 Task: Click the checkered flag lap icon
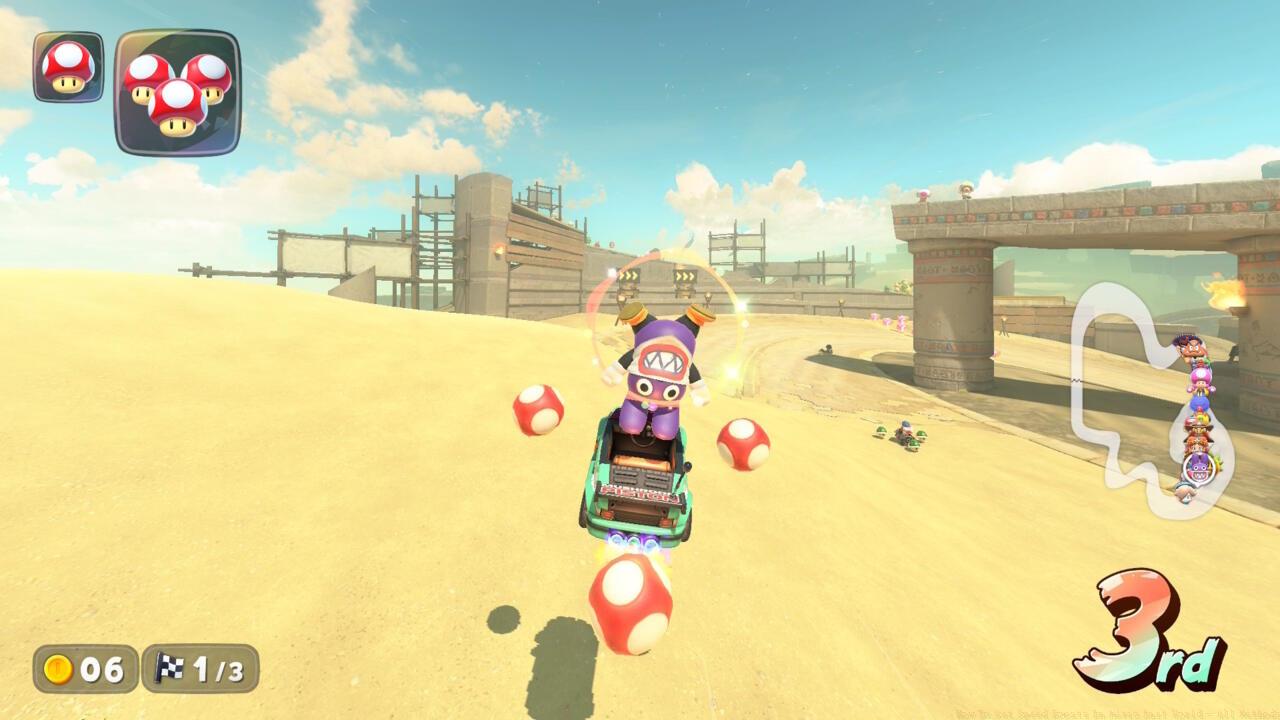tap(170, 668)
